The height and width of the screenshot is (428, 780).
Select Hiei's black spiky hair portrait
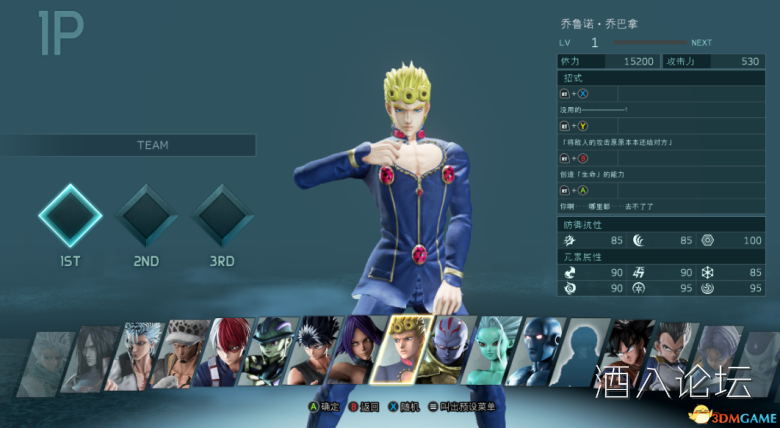point(315,352)
